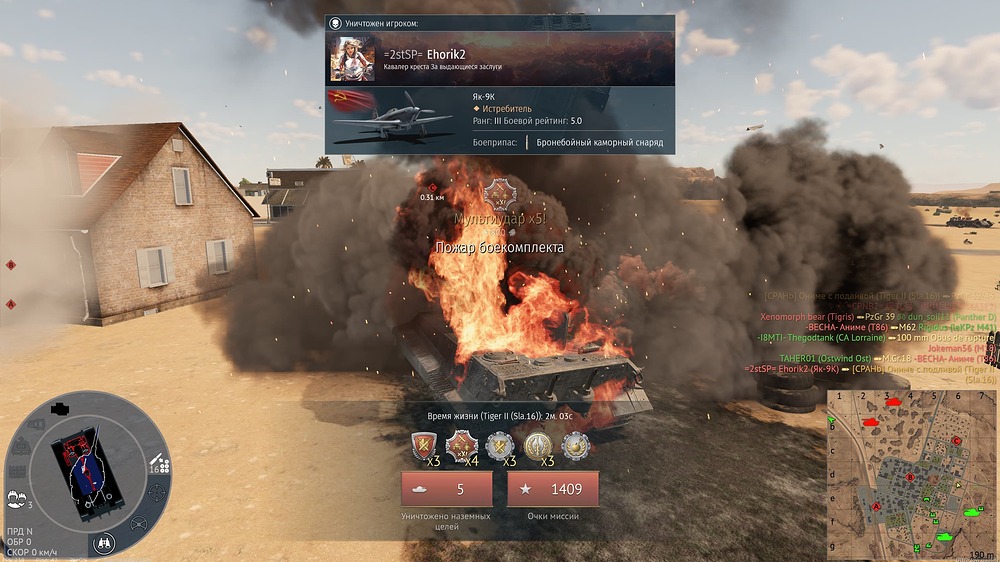The image size is (1000, 562).
Task: Click capture point C on the minimap
Action: click(x=957, y=440)
